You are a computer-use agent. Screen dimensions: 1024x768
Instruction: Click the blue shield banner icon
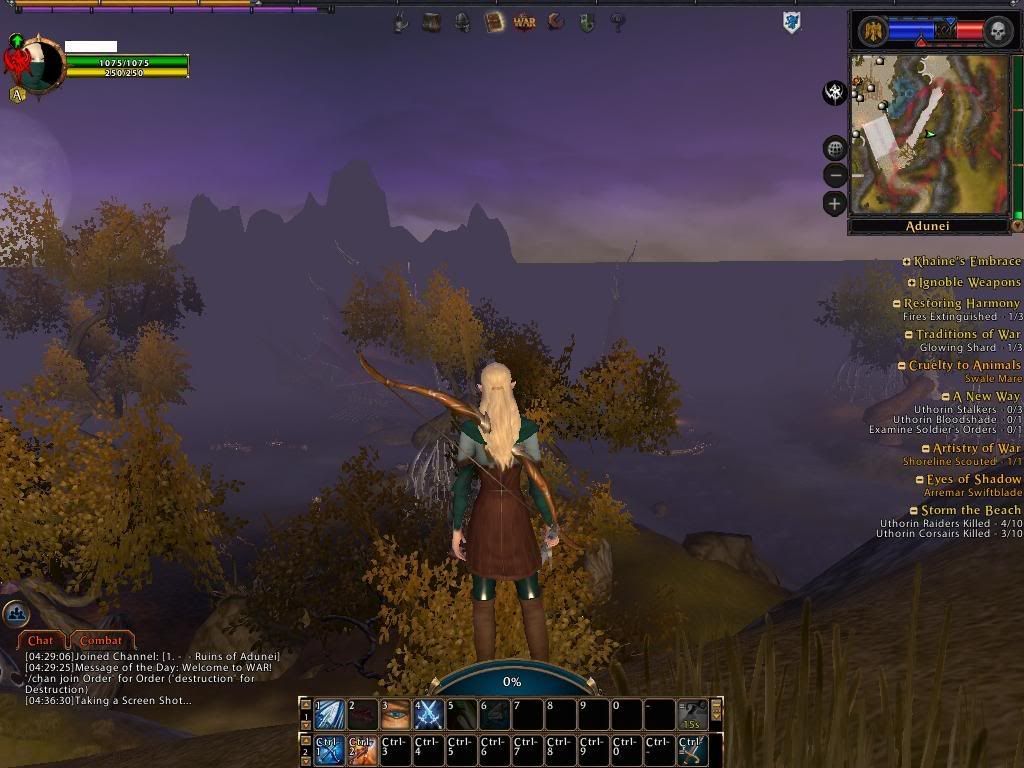(792, 22)
